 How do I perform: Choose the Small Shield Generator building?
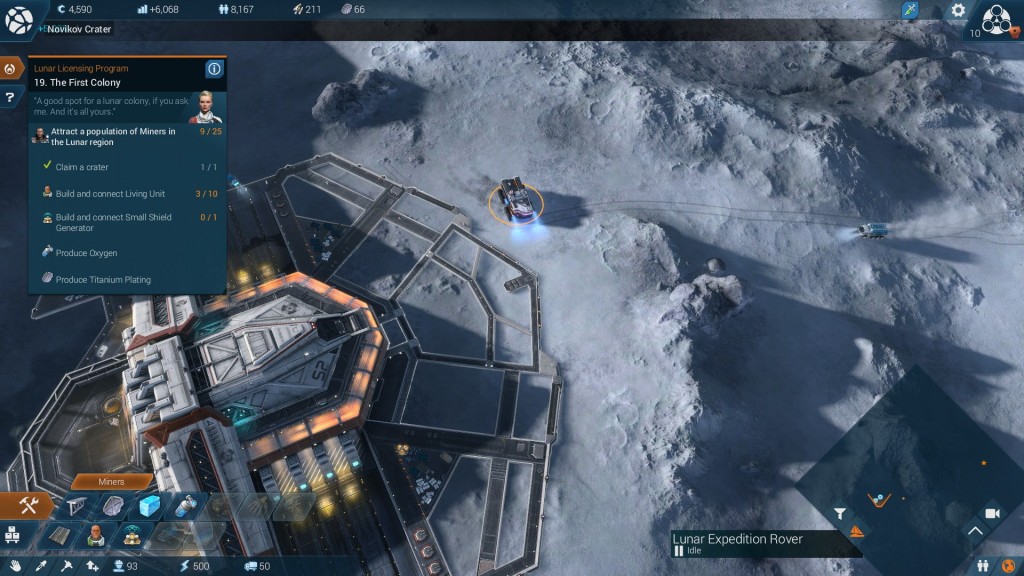[x=132, y=535]
